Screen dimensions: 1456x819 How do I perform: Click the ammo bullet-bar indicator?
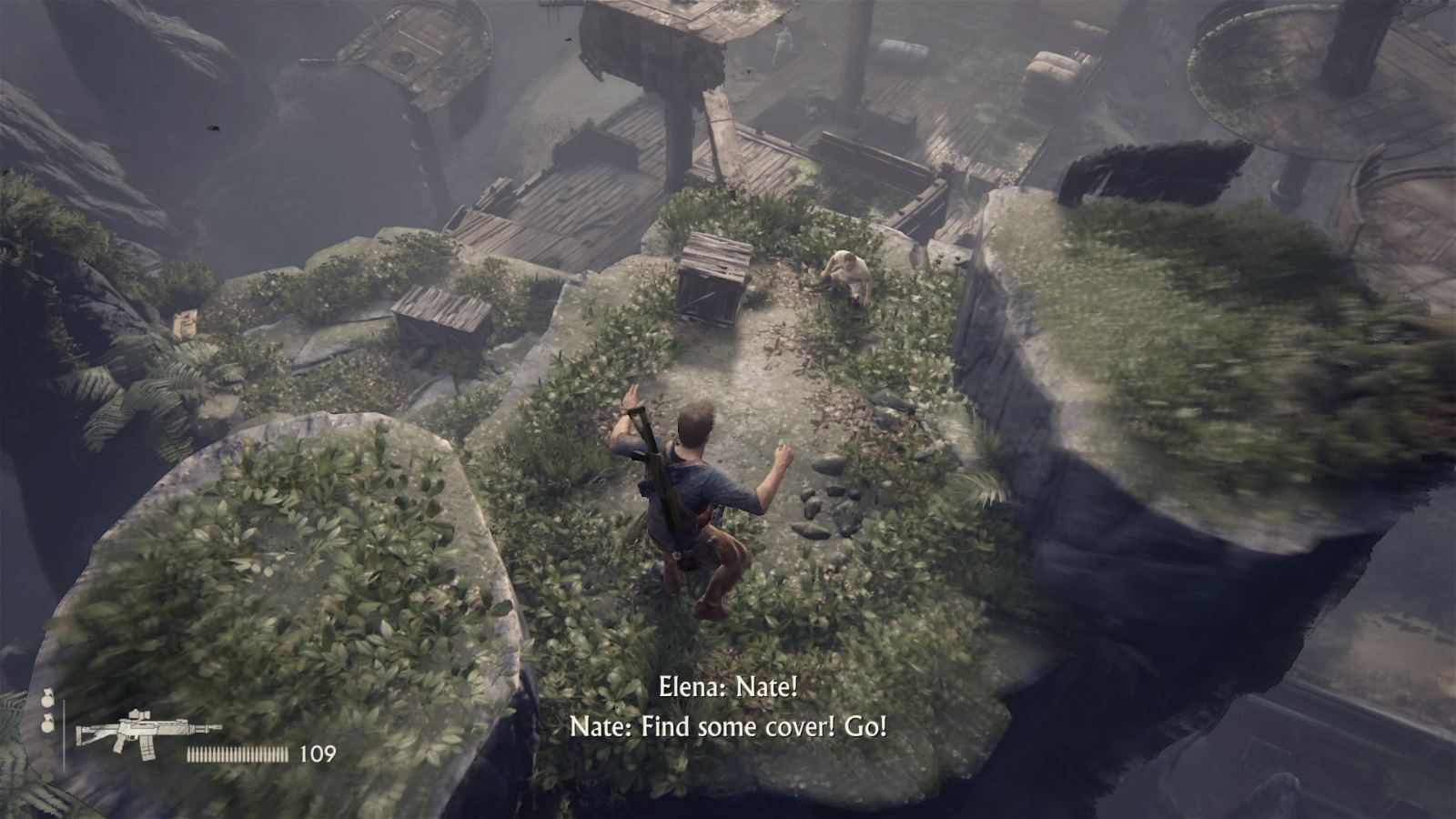[237, 753]
